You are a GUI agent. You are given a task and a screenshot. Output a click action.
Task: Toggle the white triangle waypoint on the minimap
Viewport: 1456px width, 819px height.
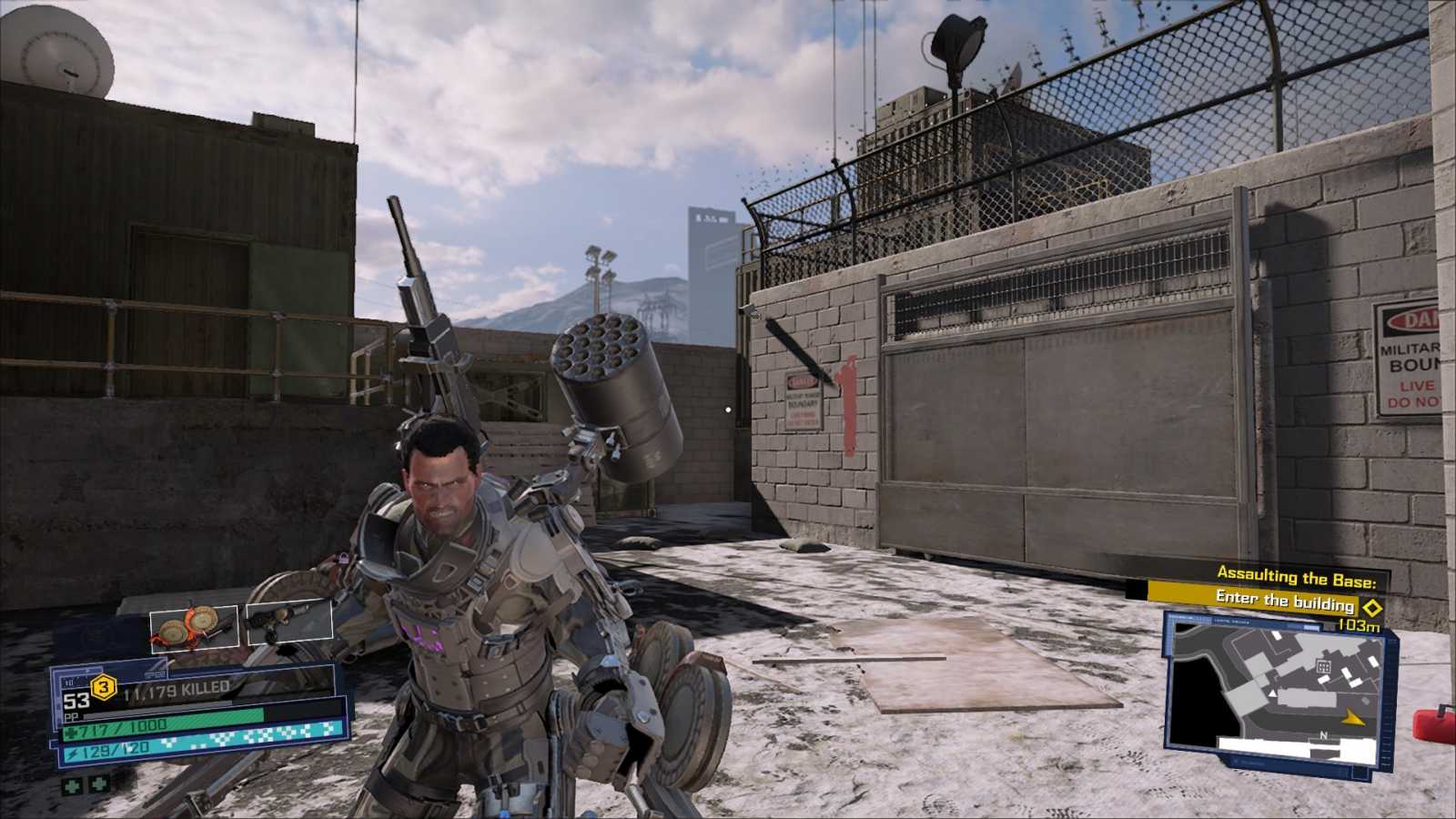[x=1271, y=693]
